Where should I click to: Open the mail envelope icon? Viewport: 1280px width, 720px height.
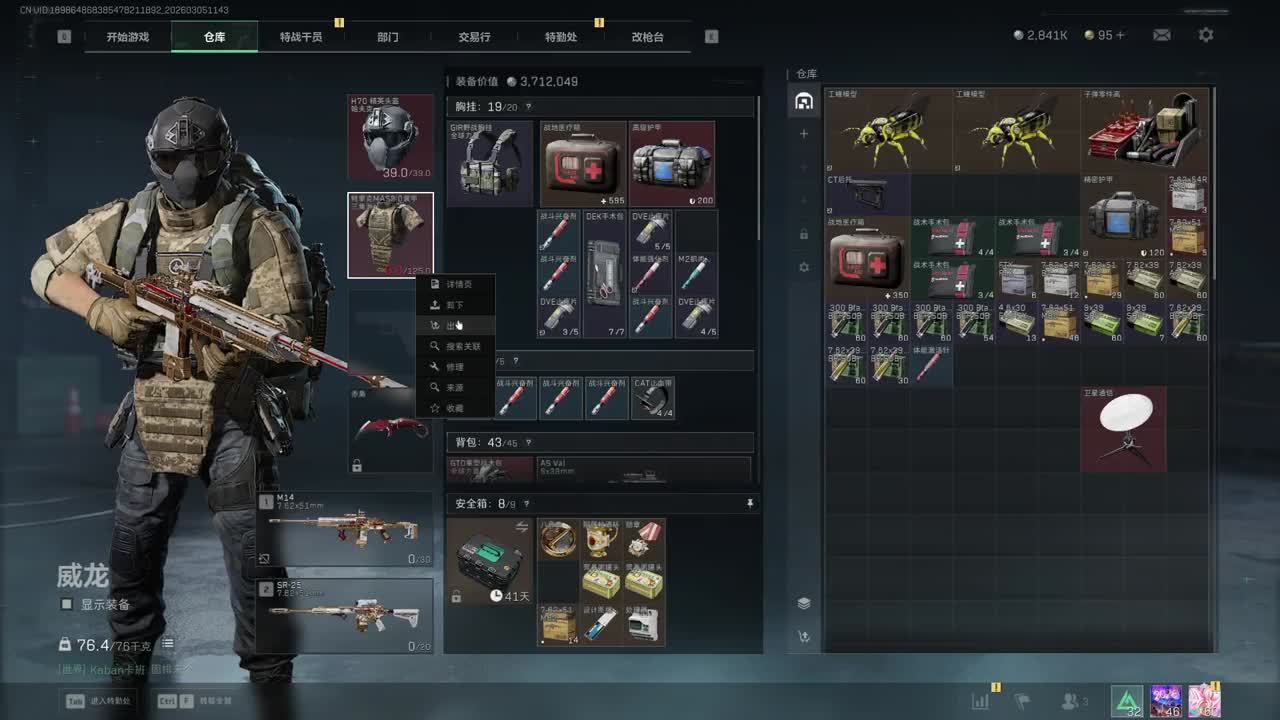tap(1161, 35)
